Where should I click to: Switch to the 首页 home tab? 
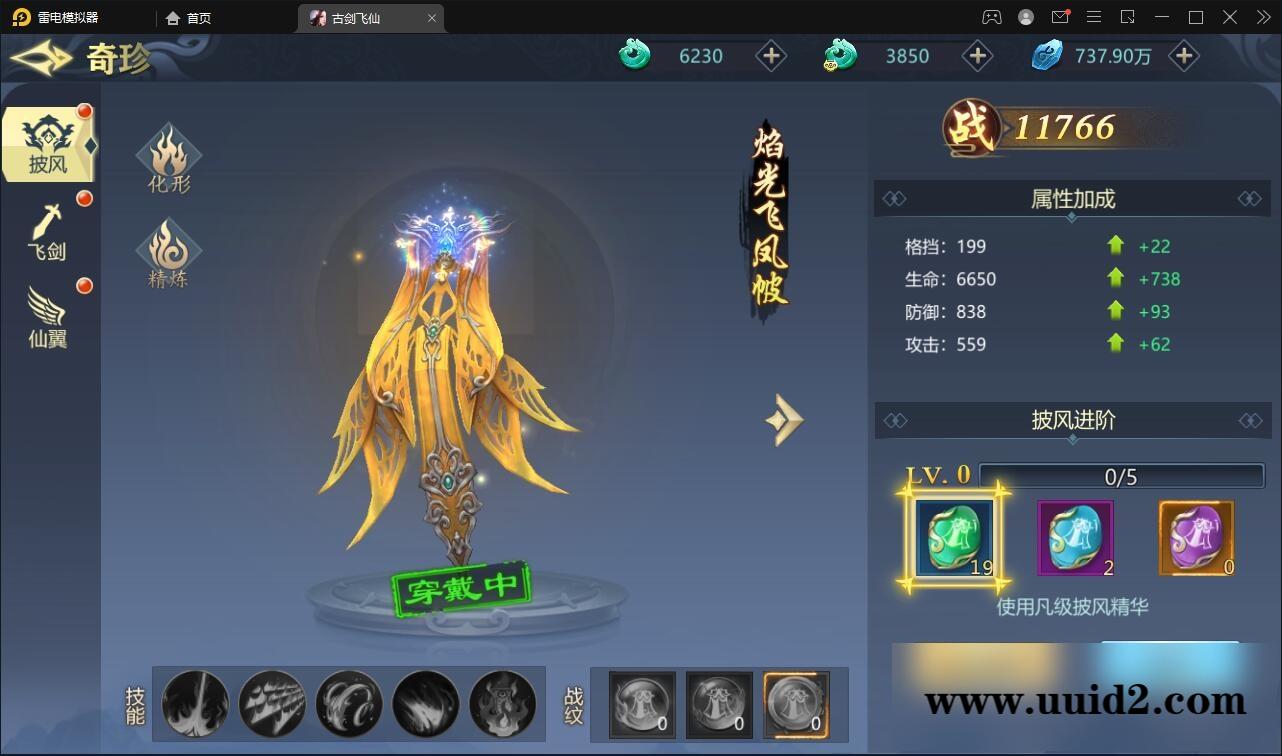[186, 17]
